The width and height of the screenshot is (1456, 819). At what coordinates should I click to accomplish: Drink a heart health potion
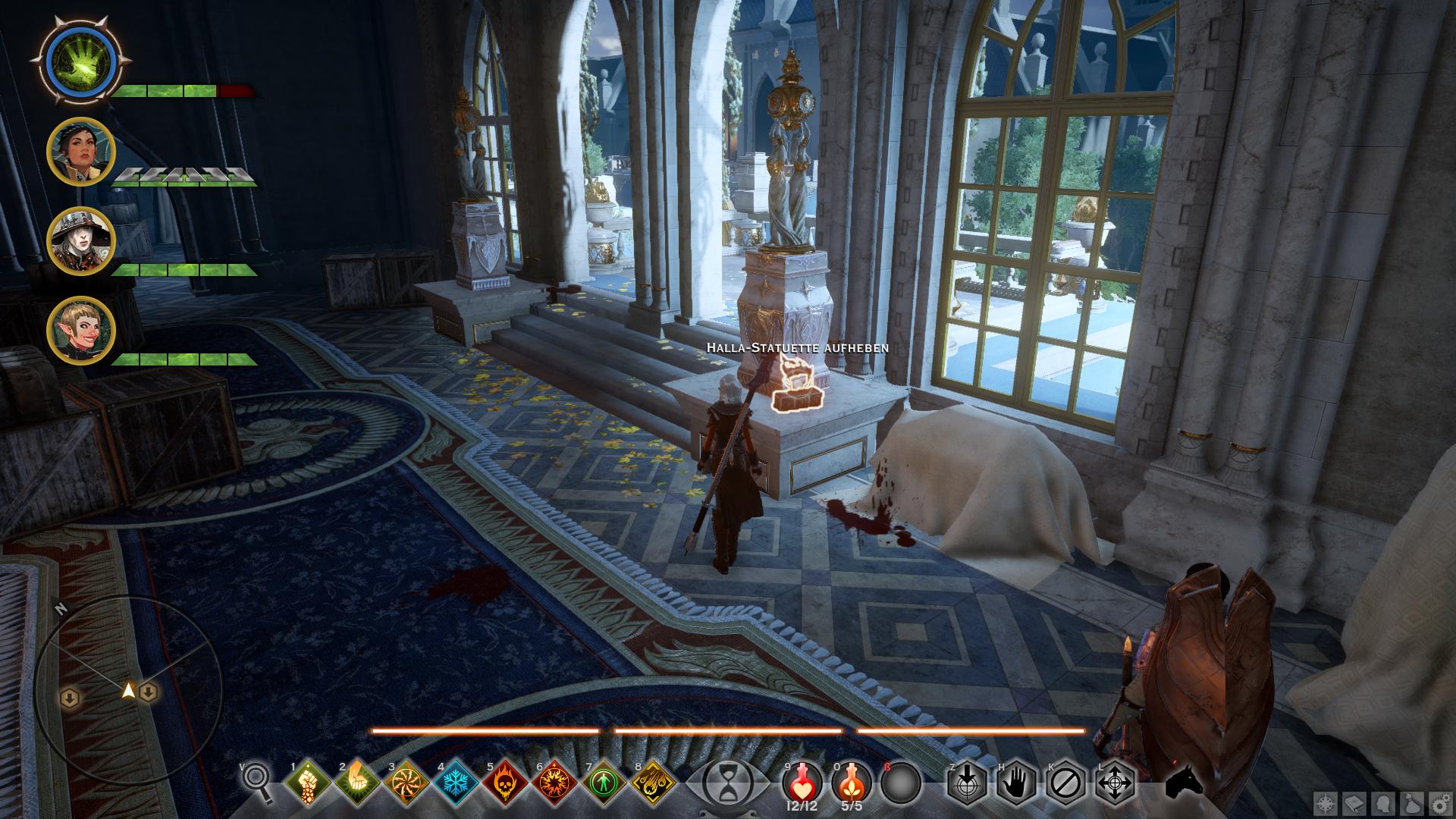pyautogui.click(x=802, y=781)
